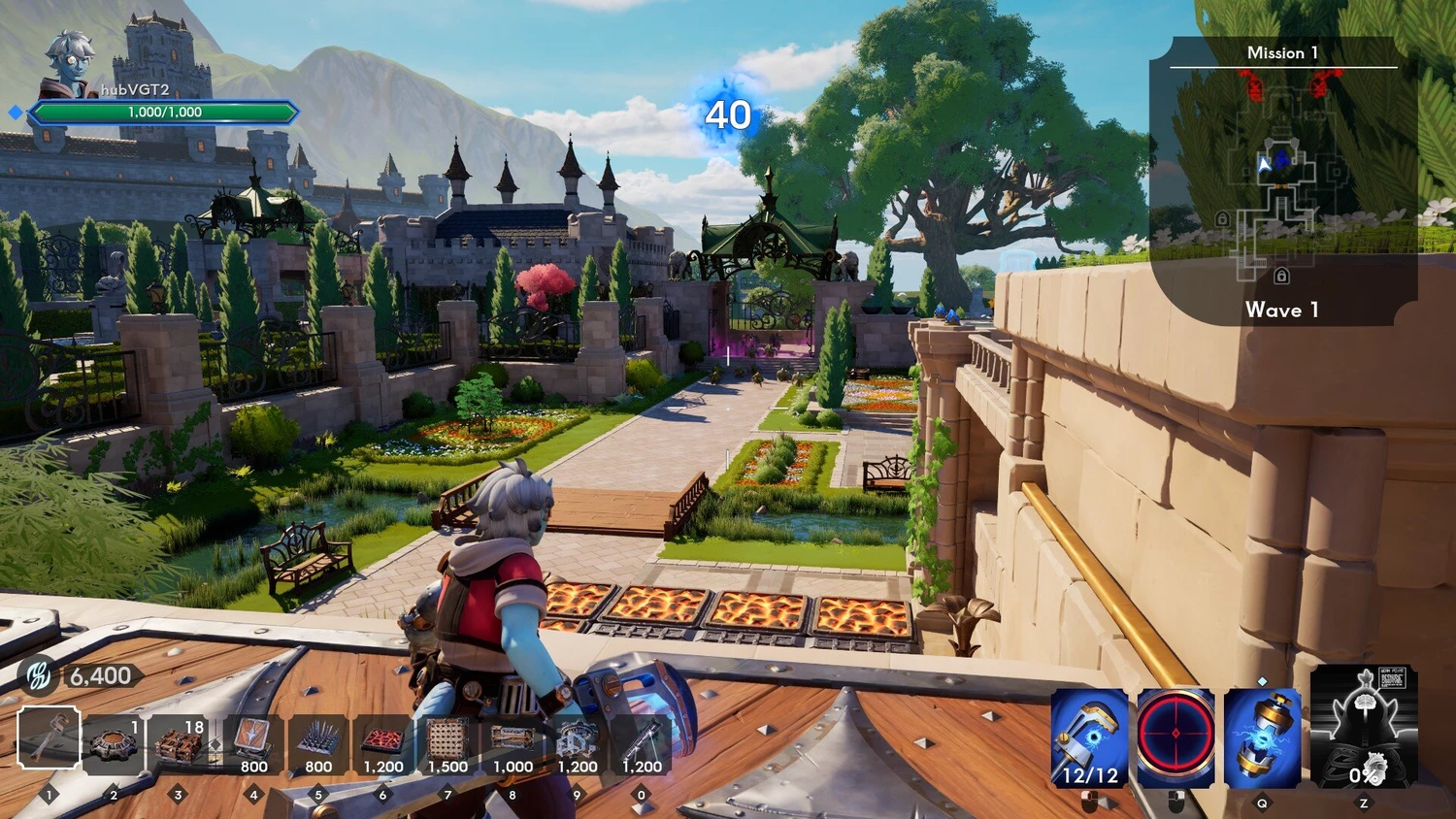
Task: Select the studded grid trap costing 1,500
Action: coord(447,744)
